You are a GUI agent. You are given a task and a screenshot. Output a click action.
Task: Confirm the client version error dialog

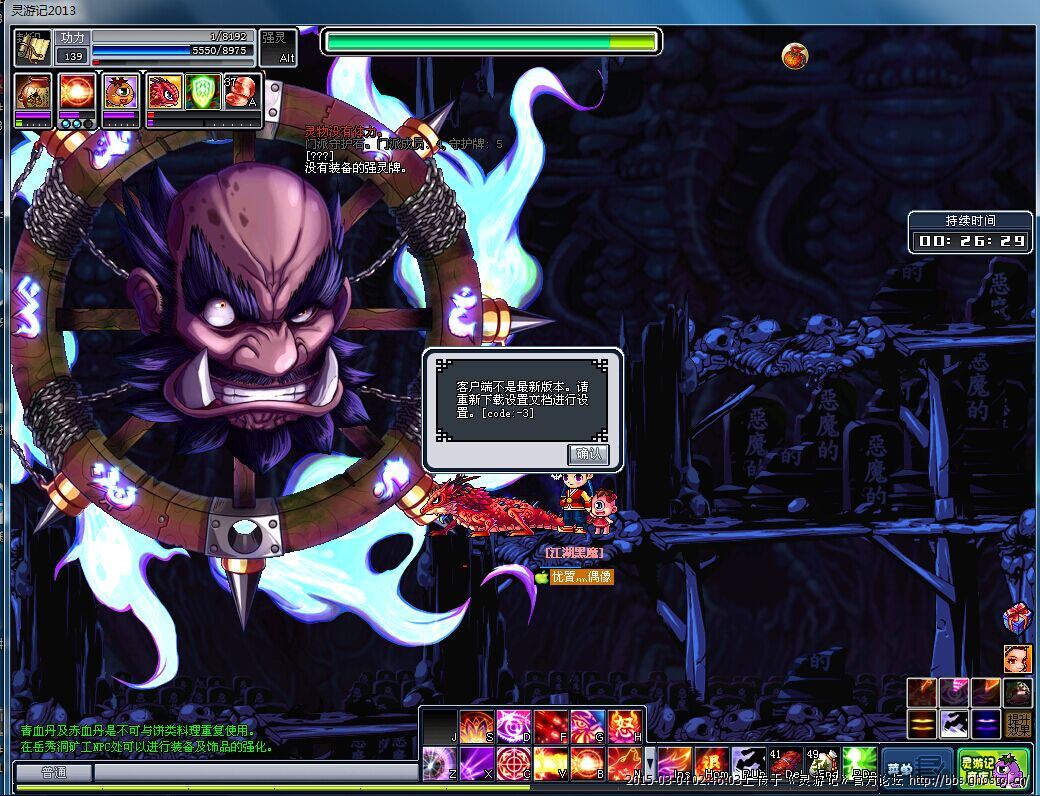(587, 453)
